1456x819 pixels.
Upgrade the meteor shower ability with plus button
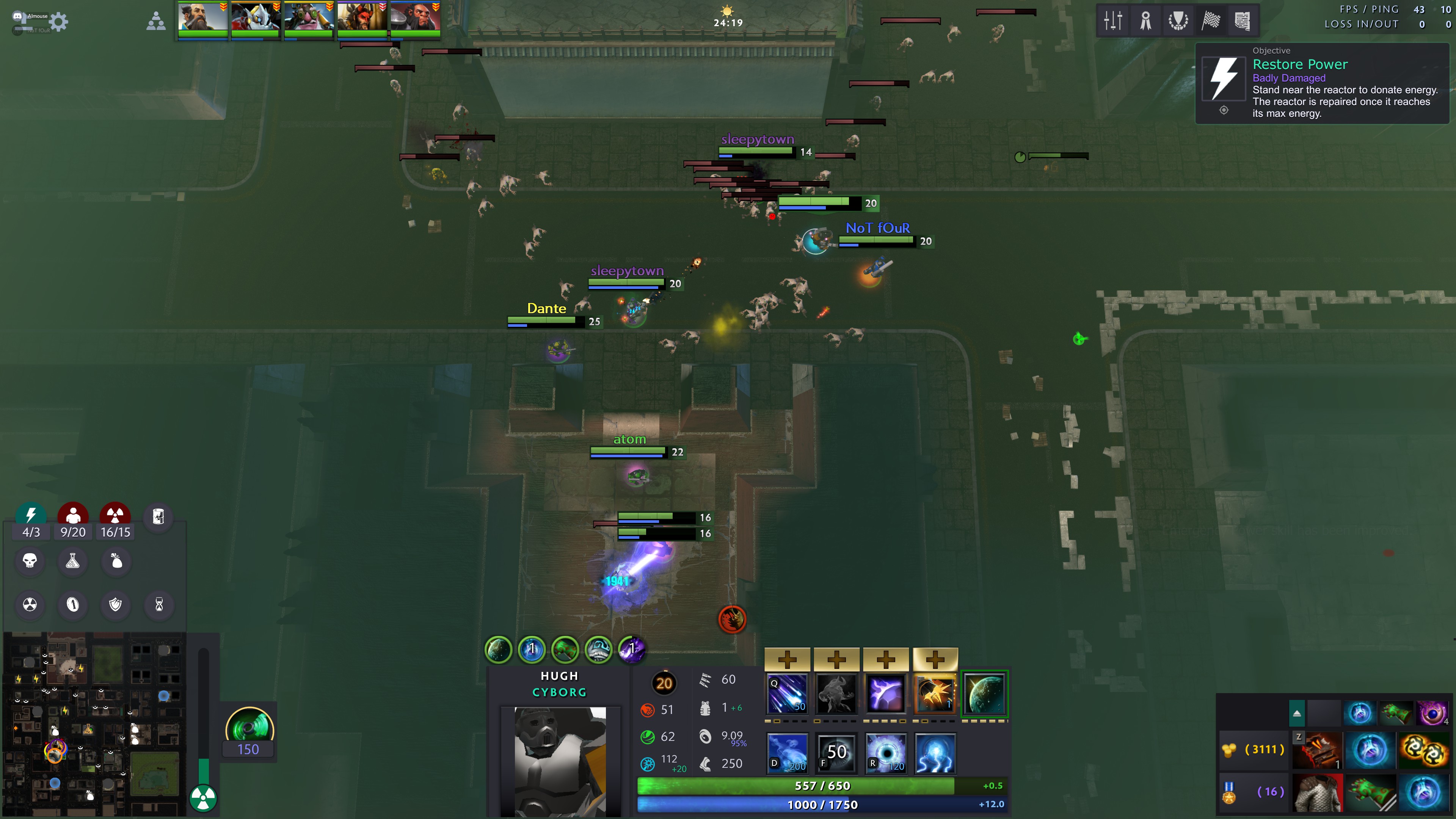click(787, 659)
